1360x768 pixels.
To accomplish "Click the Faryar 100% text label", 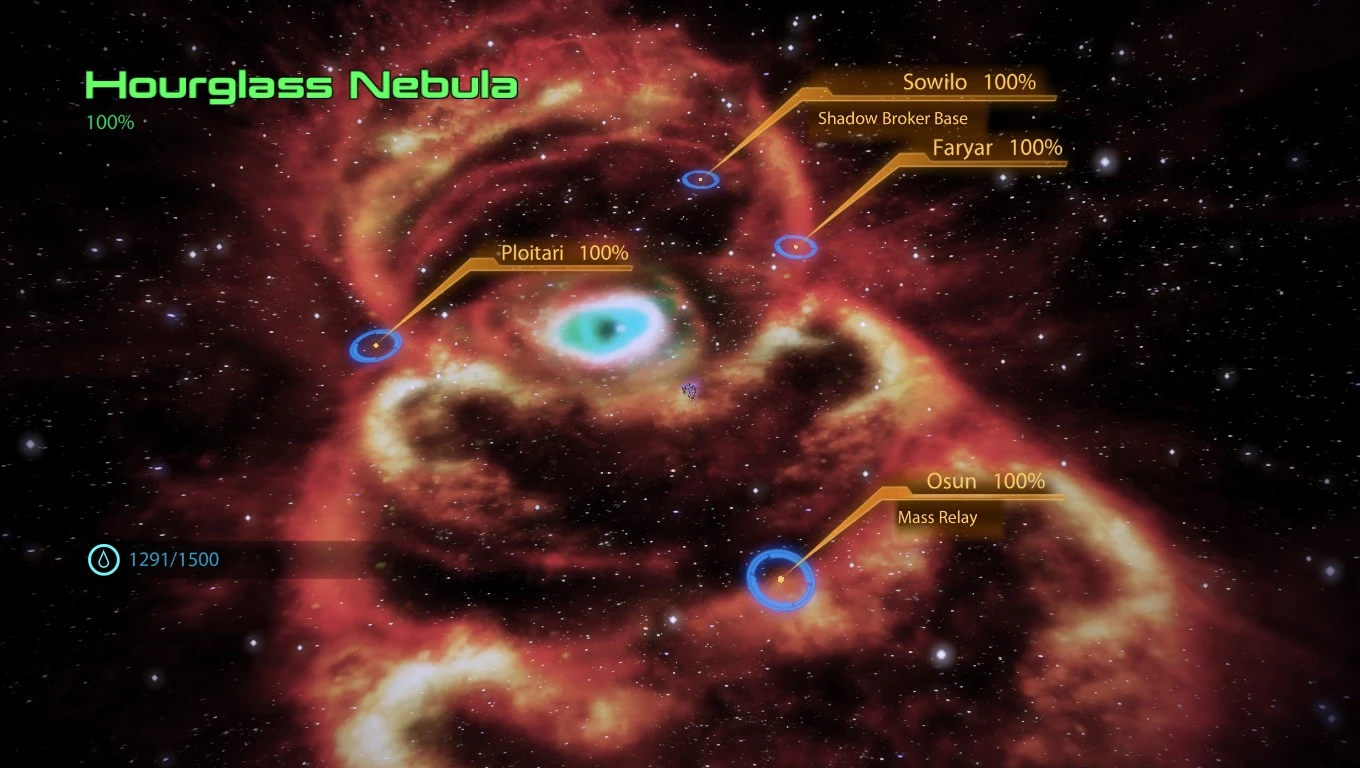I will tap(996, 147).
